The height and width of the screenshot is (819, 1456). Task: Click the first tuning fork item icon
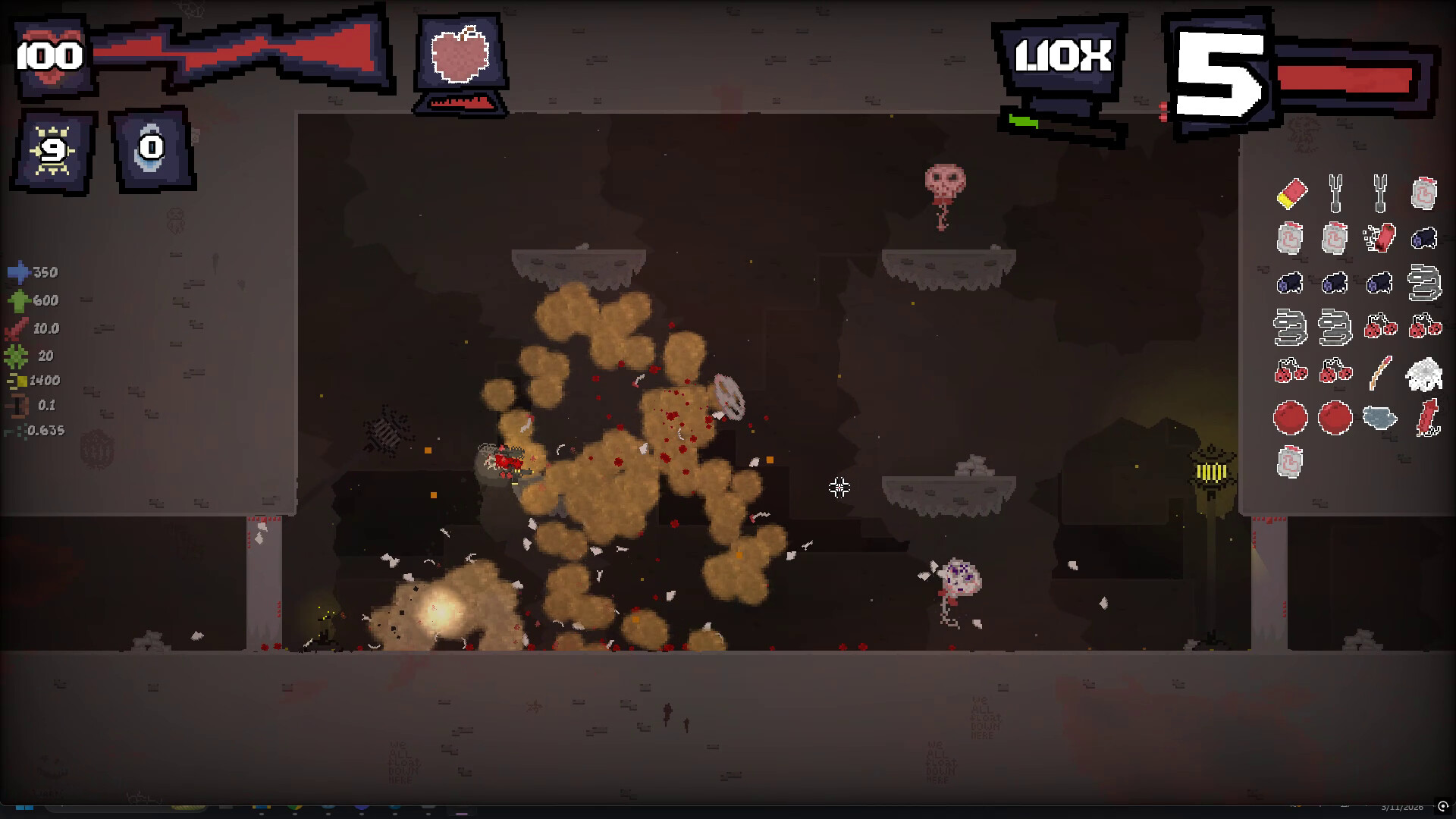click(x=1334, y=192)
